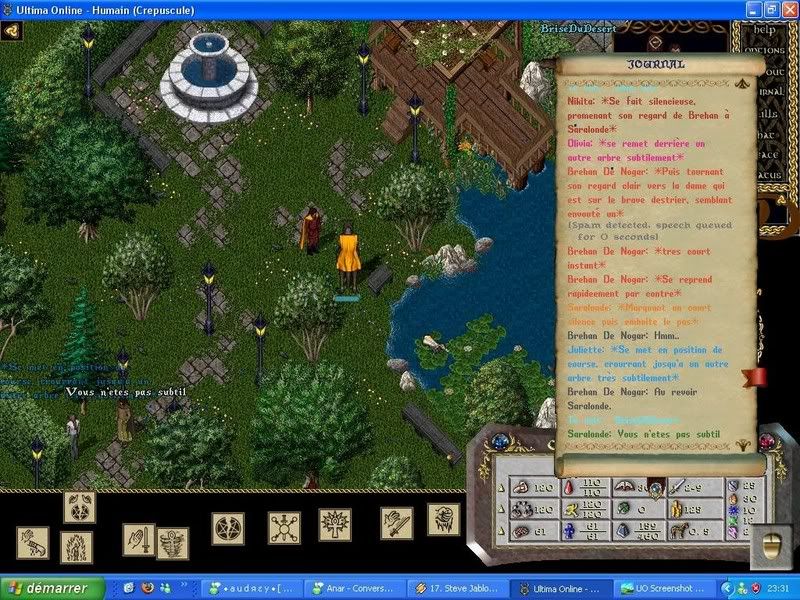Trigger the monster face spell icon
The height and width of the screenshot is (600, 800).
443,518
